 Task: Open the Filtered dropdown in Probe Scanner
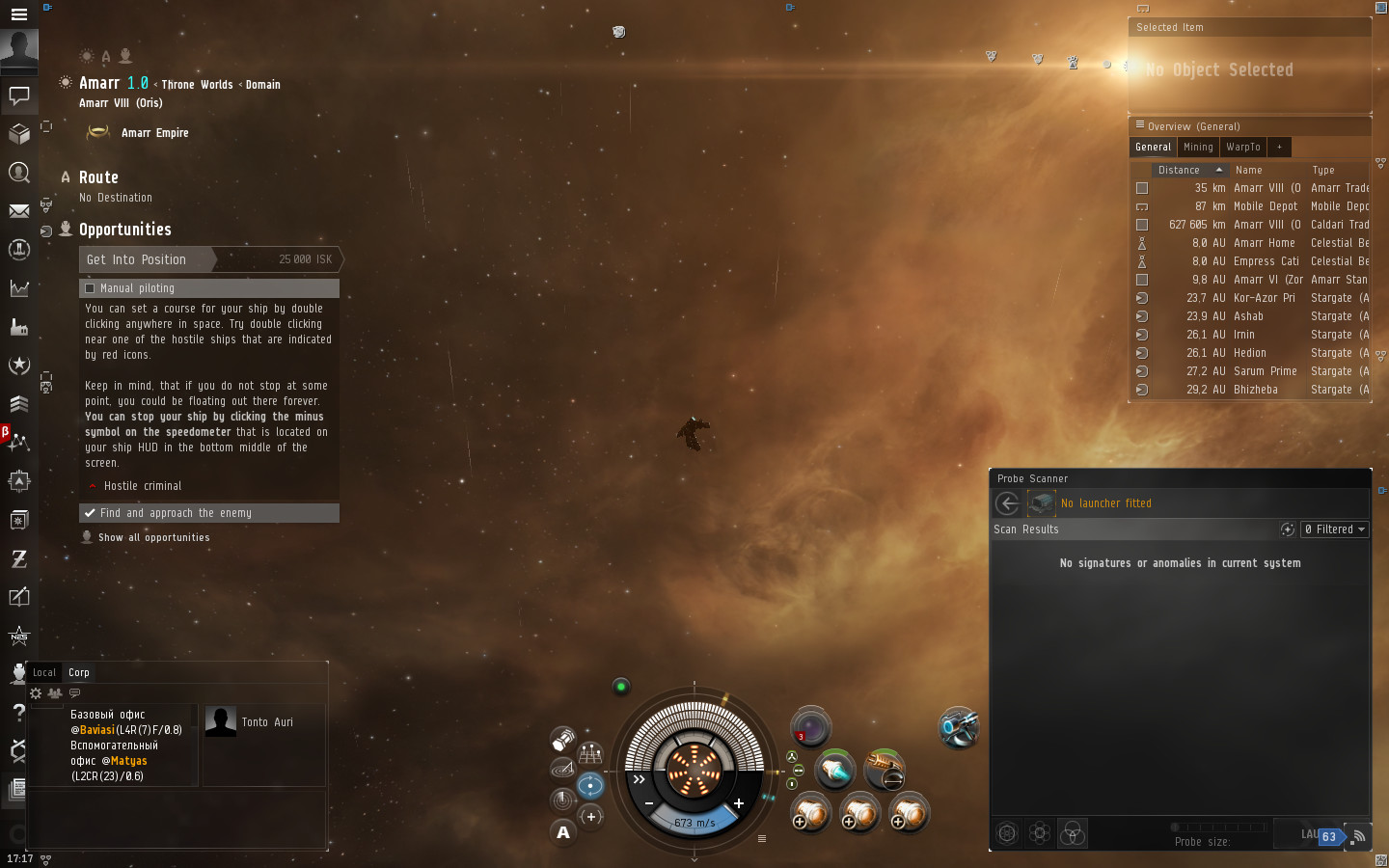click(1335, 529)
